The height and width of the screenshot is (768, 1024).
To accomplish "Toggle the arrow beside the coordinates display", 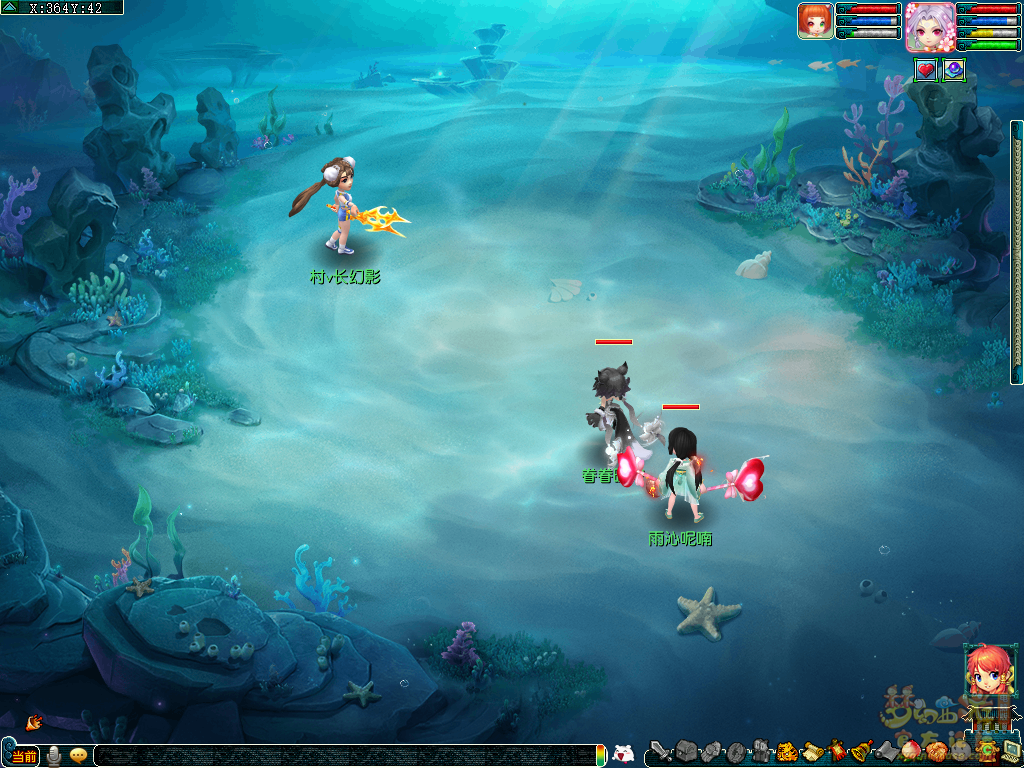I will (x=10, y=7).
